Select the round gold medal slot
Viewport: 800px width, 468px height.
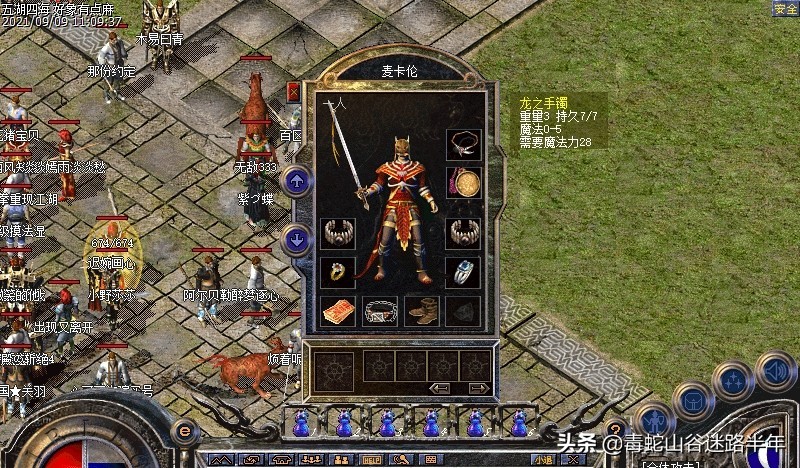(x=463, y=183)
